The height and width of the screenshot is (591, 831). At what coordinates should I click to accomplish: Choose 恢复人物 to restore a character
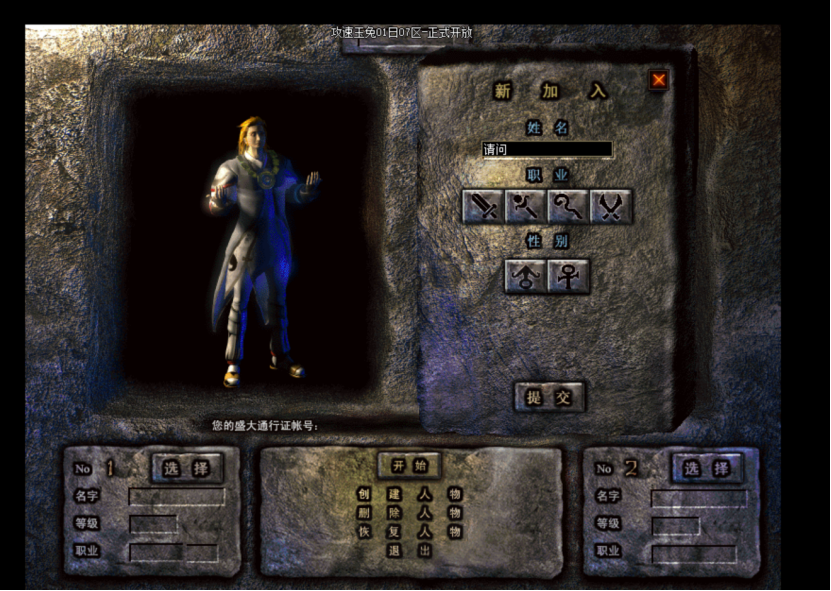(410, 532)
